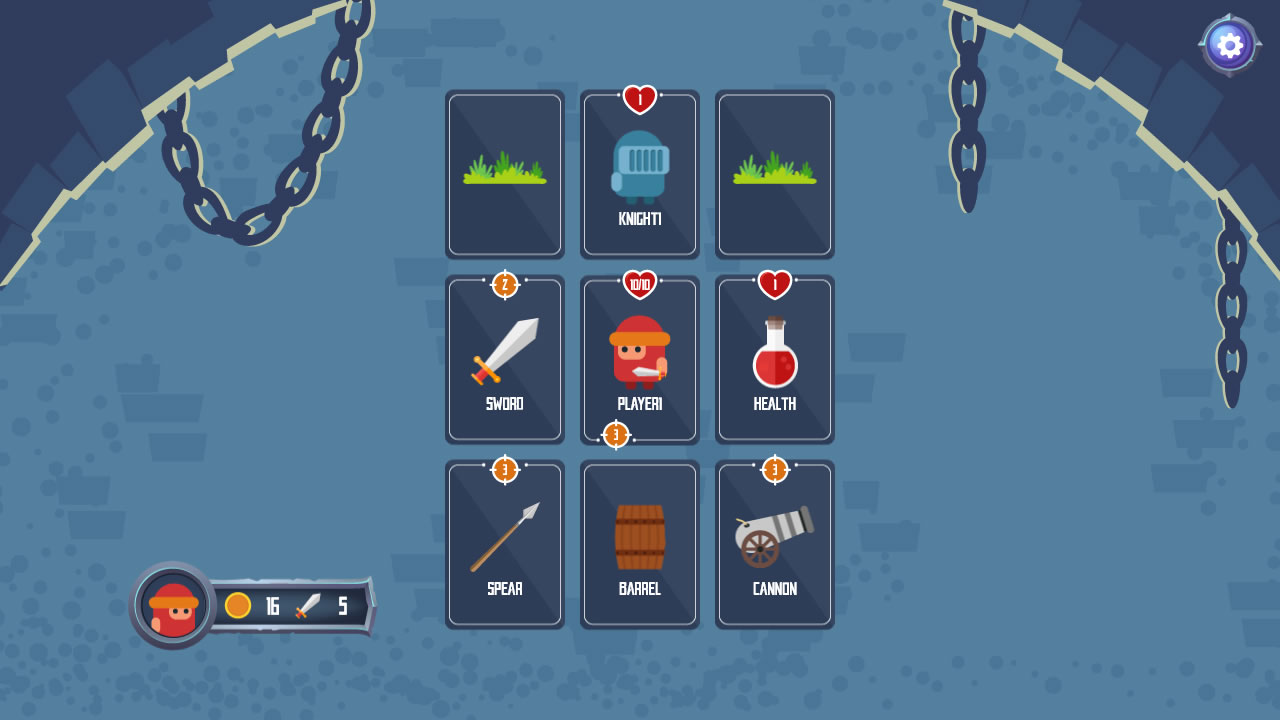The image size is (1280, 720).
Task: Open the settings gear menu
Action: coord(1229,44)
